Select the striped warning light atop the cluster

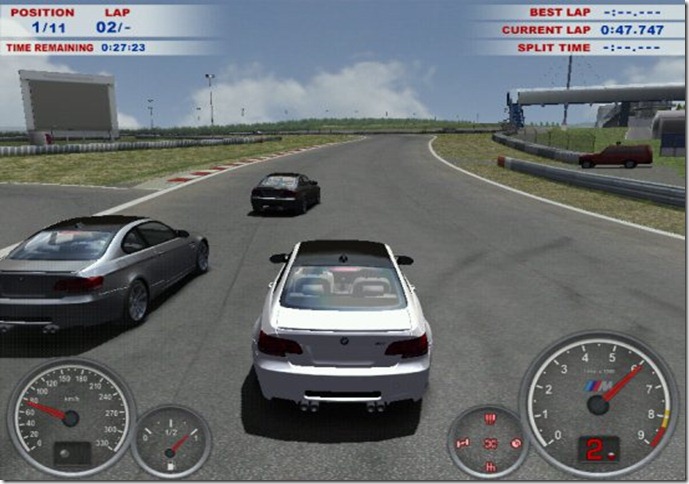490,419
